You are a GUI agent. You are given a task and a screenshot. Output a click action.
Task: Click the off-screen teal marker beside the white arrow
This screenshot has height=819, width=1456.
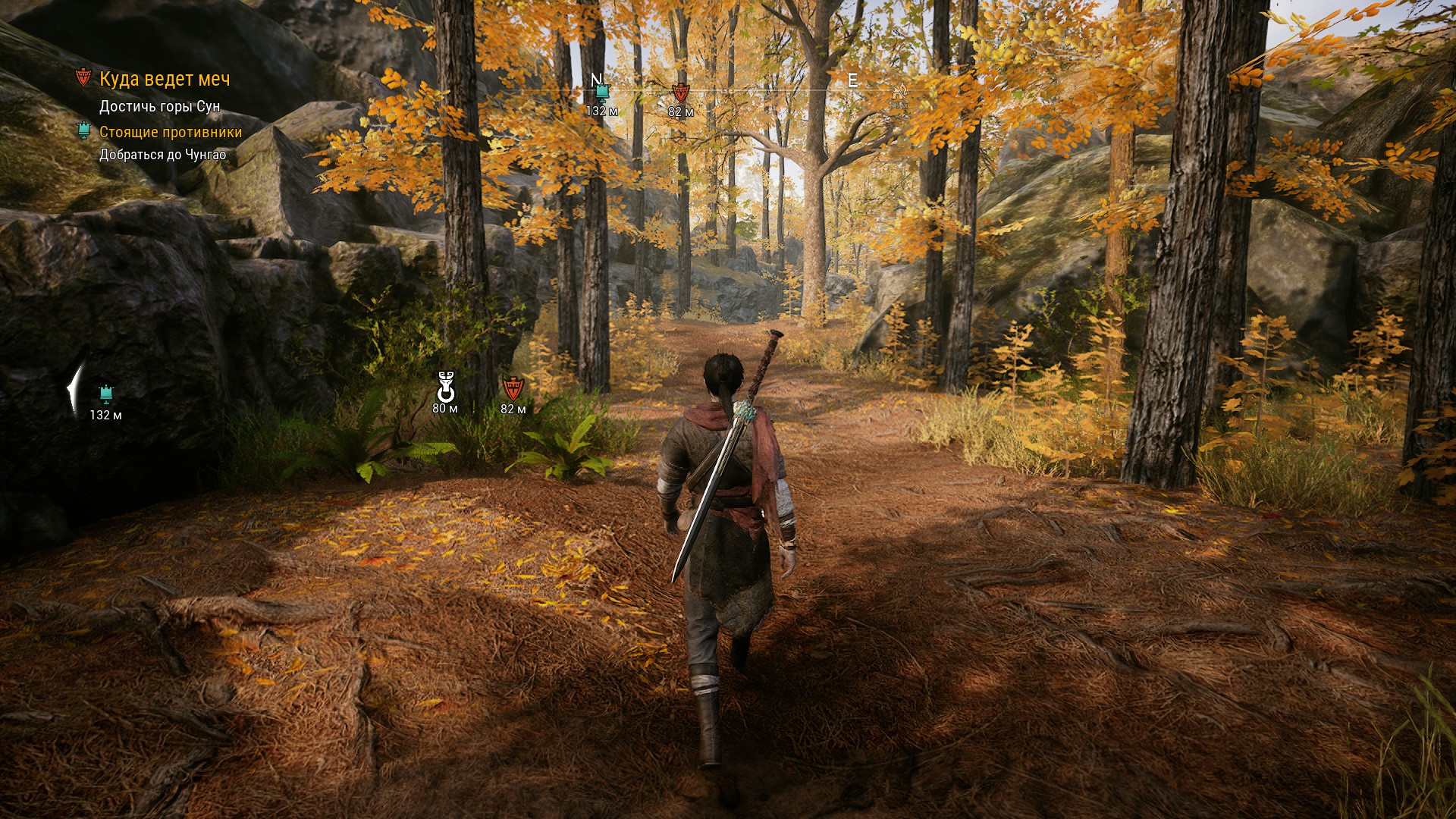coord(105,394)
